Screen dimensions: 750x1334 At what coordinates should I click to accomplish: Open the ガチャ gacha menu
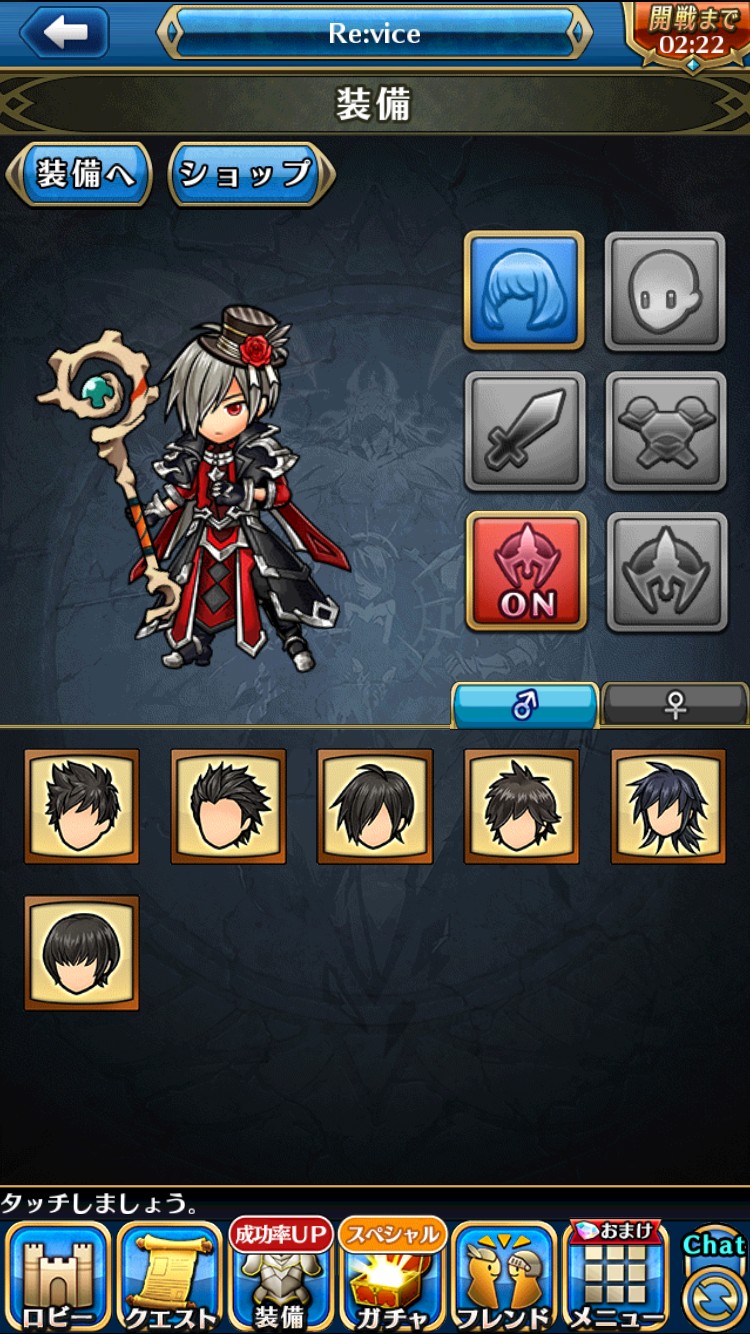click(393, 1278)
